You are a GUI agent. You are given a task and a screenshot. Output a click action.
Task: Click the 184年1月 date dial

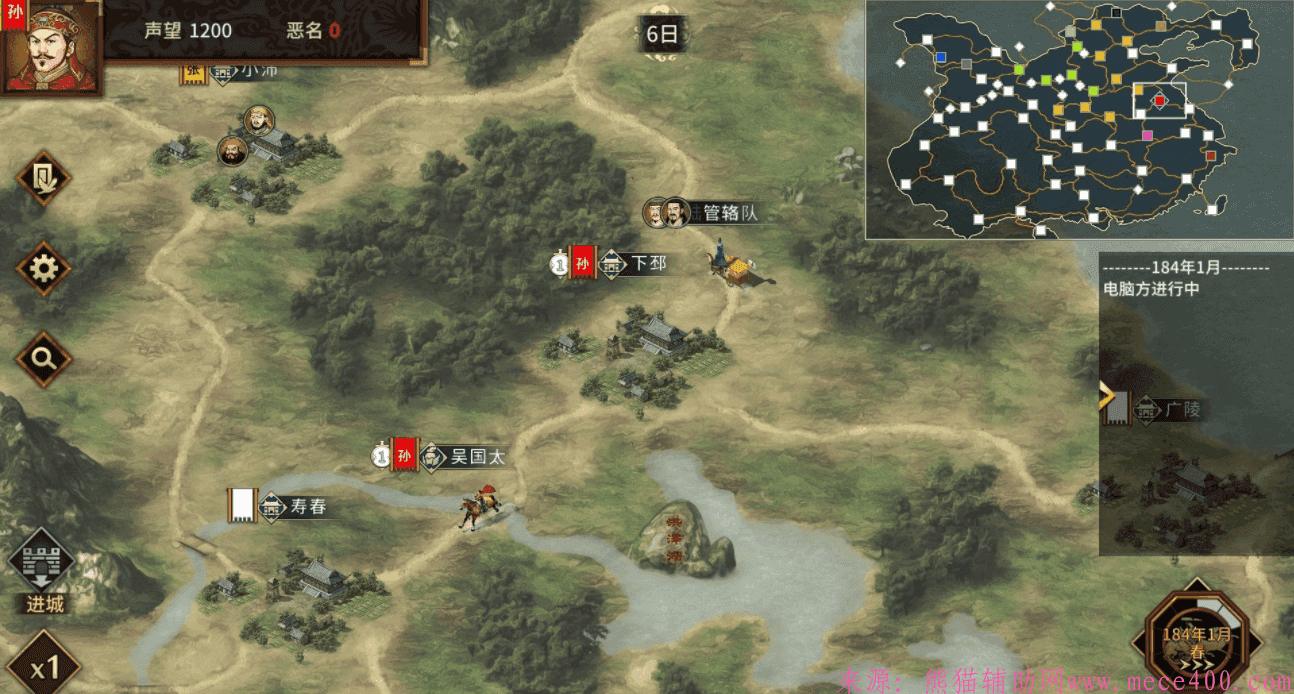(x=1196, y=638)
